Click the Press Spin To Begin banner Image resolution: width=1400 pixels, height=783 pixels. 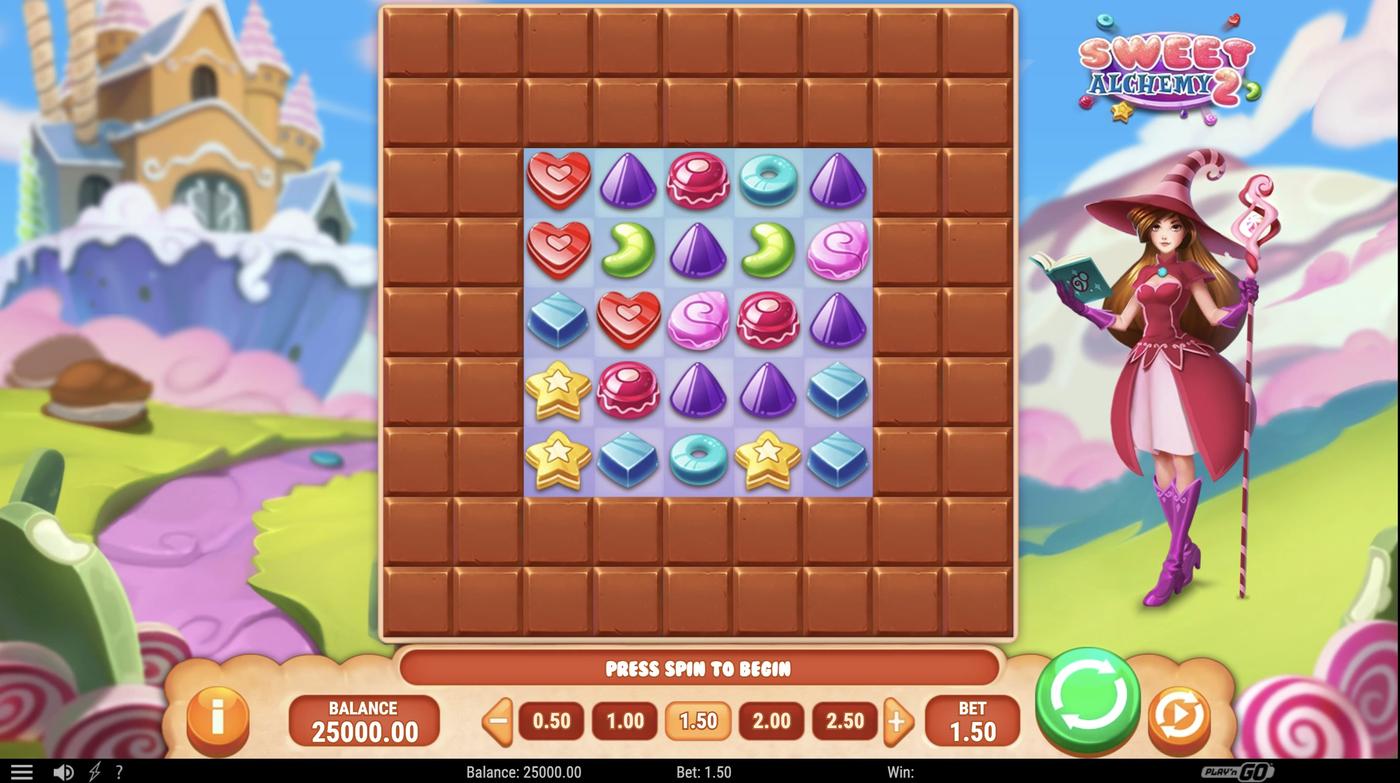point(699,668)
